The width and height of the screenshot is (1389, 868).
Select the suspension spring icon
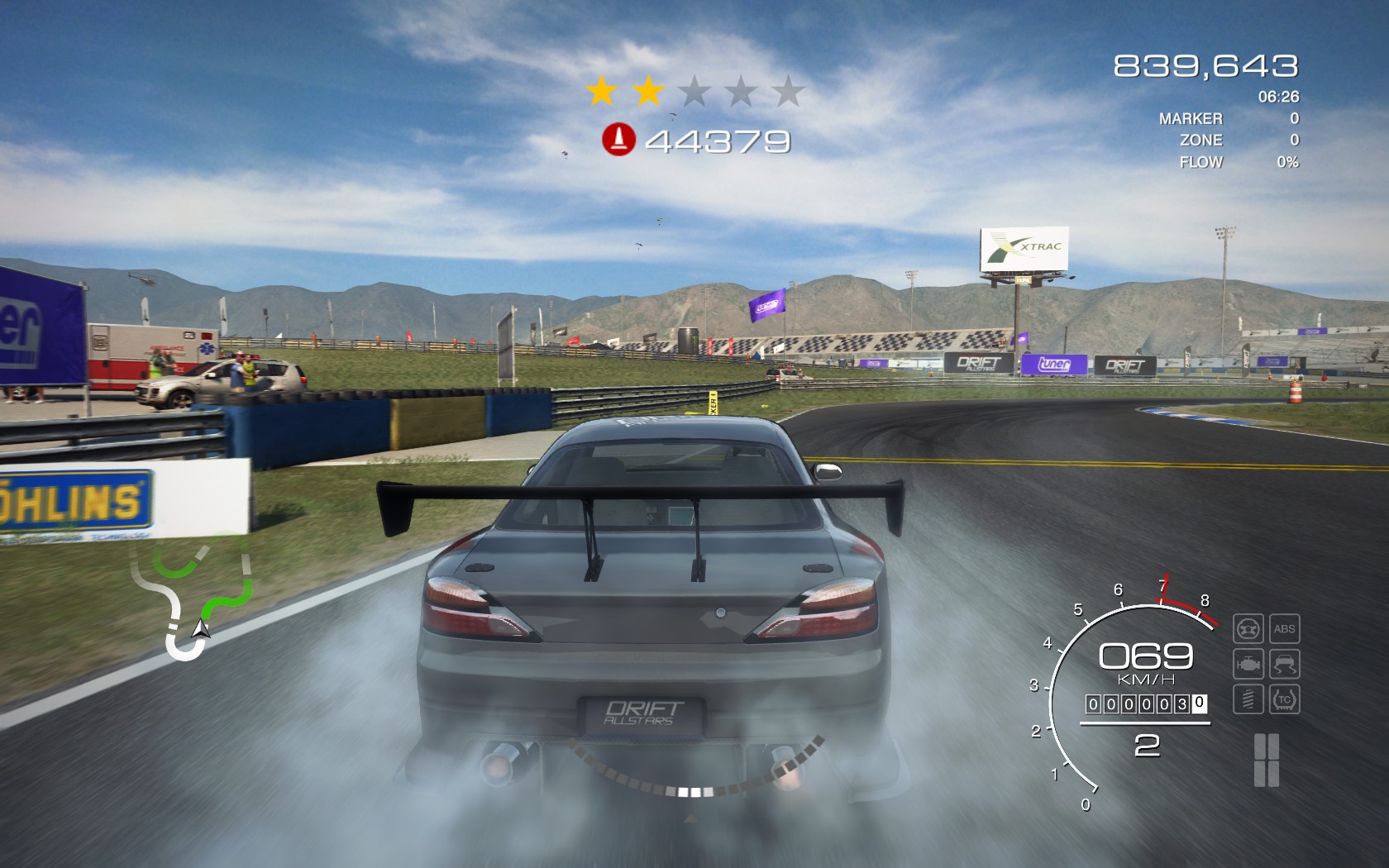(1248, 699)
